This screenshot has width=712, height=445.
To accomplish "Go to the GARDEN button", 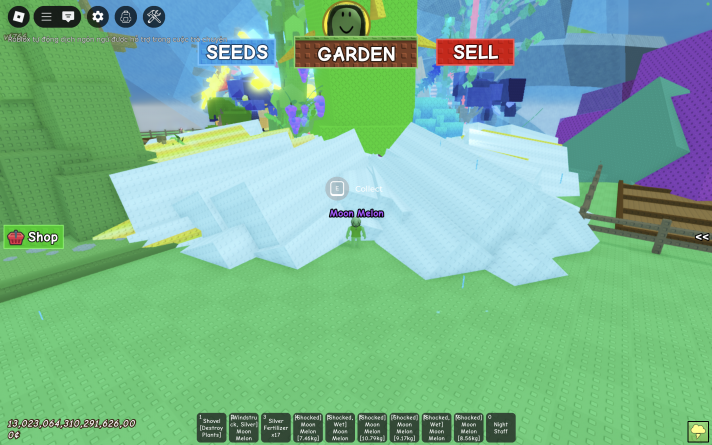I will (356, 54).
